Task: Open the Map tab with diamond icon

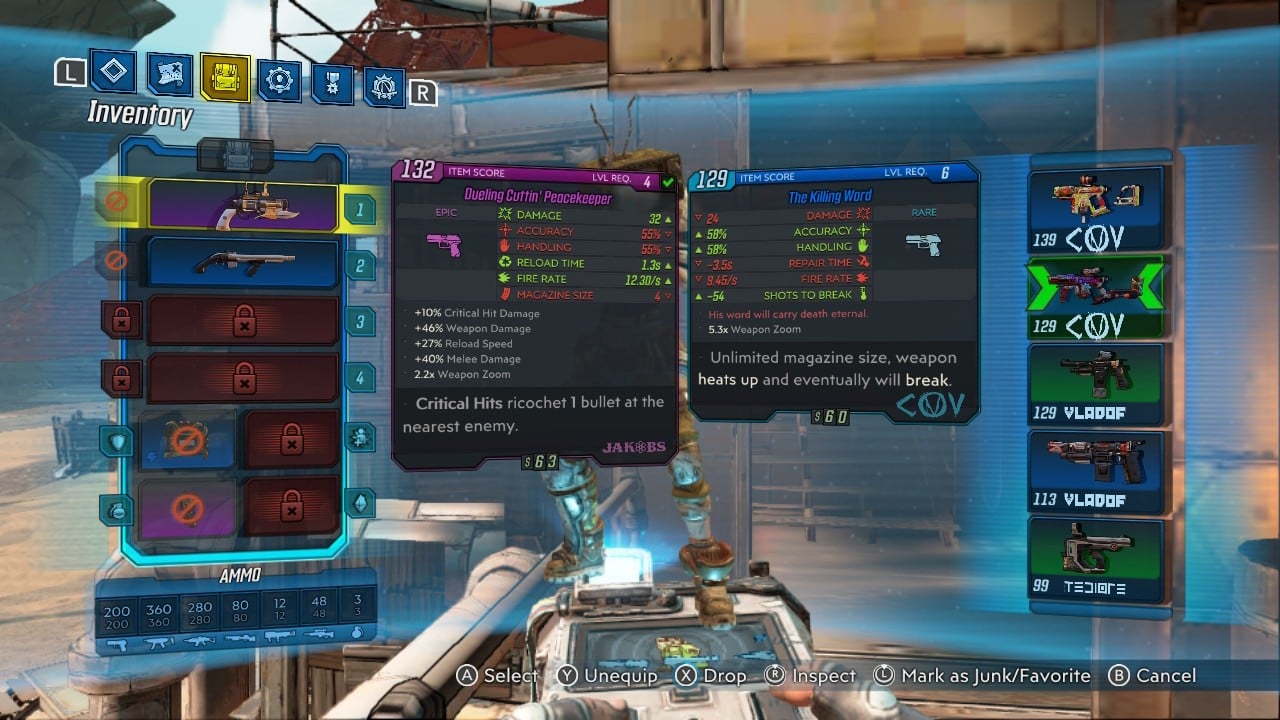Action: tap(113, 72)
